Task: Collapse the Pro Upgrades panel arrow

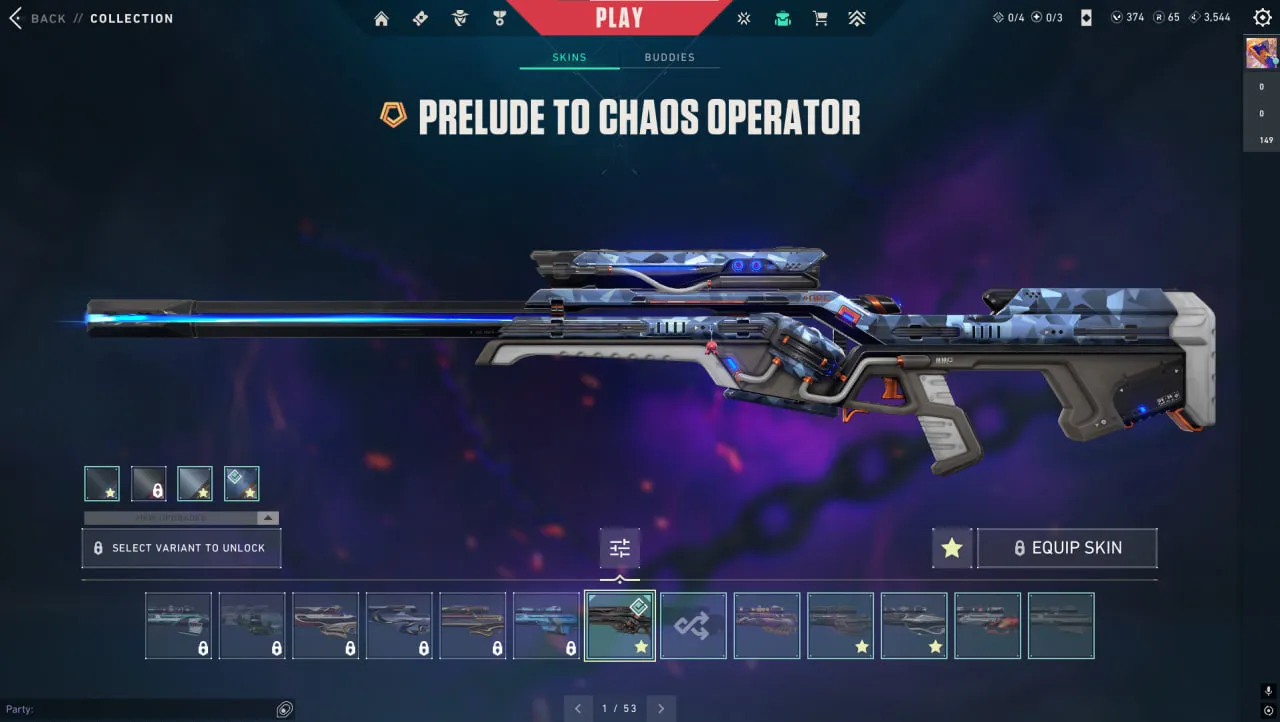Action: [266, 517]
